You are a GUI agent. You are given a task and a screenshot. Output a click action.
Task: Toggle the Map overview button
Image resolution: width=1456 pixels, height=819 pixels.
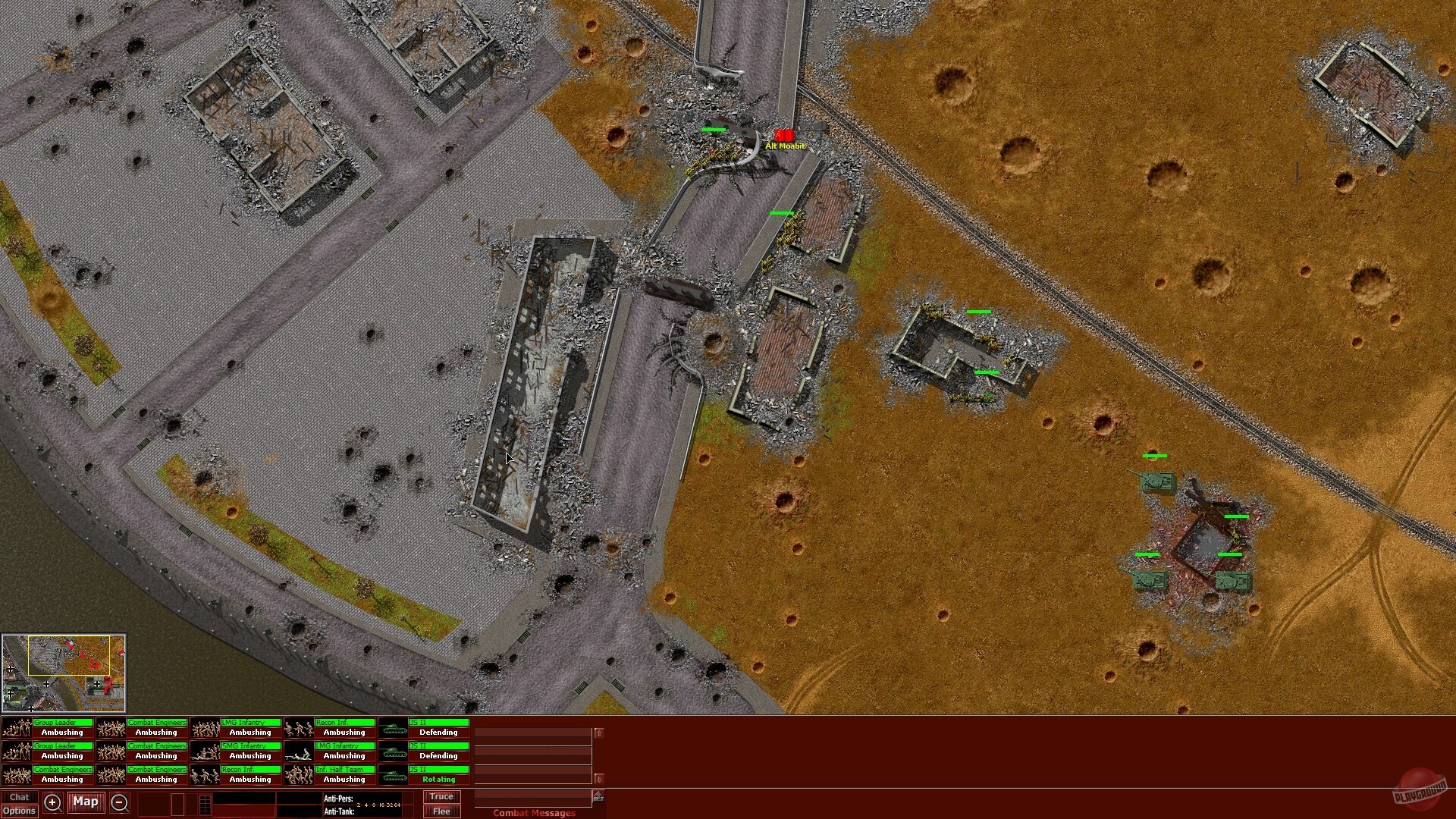click(x=86, y=802)
